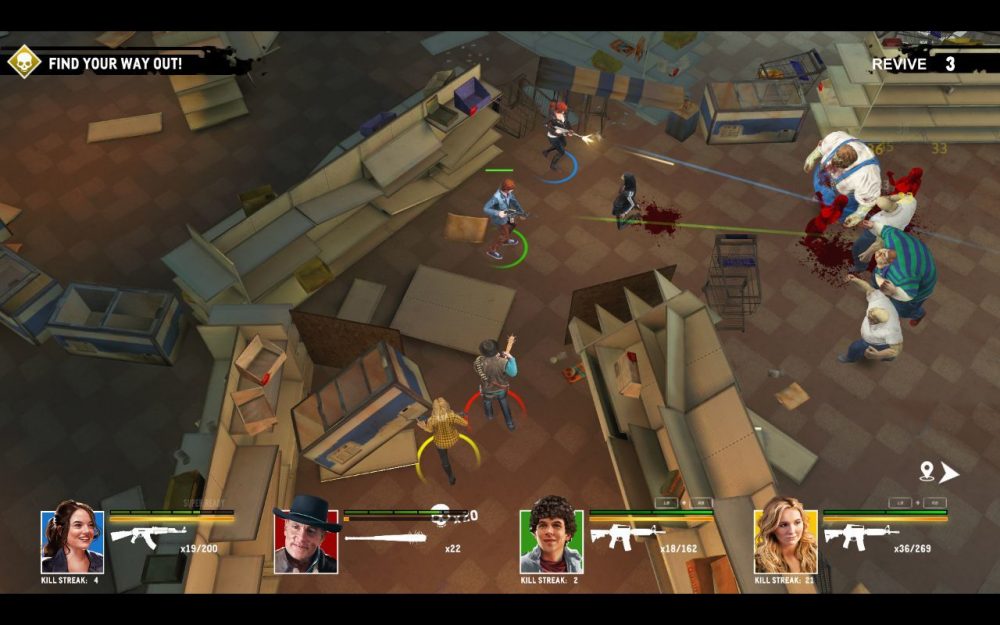1000x625 pixels.
Task: Click the rifle beside the green portrait
Action: (626, 535)
